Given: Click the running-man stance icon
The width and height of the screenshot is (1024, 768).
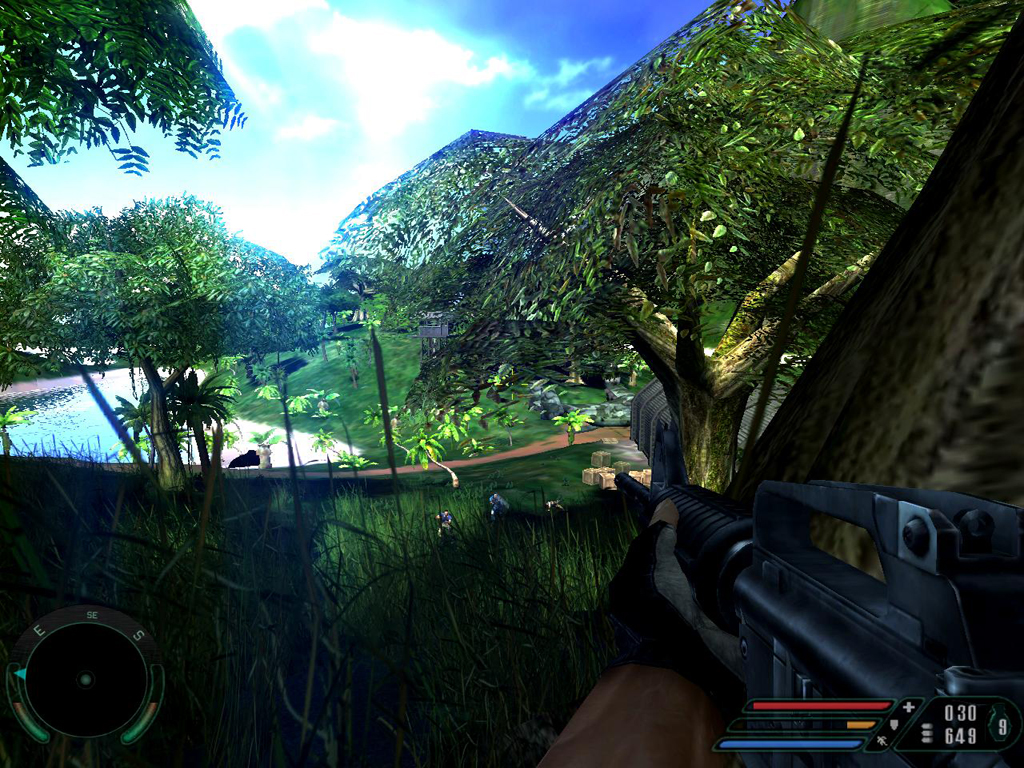Looking at the screenshot, I should 881,741.
